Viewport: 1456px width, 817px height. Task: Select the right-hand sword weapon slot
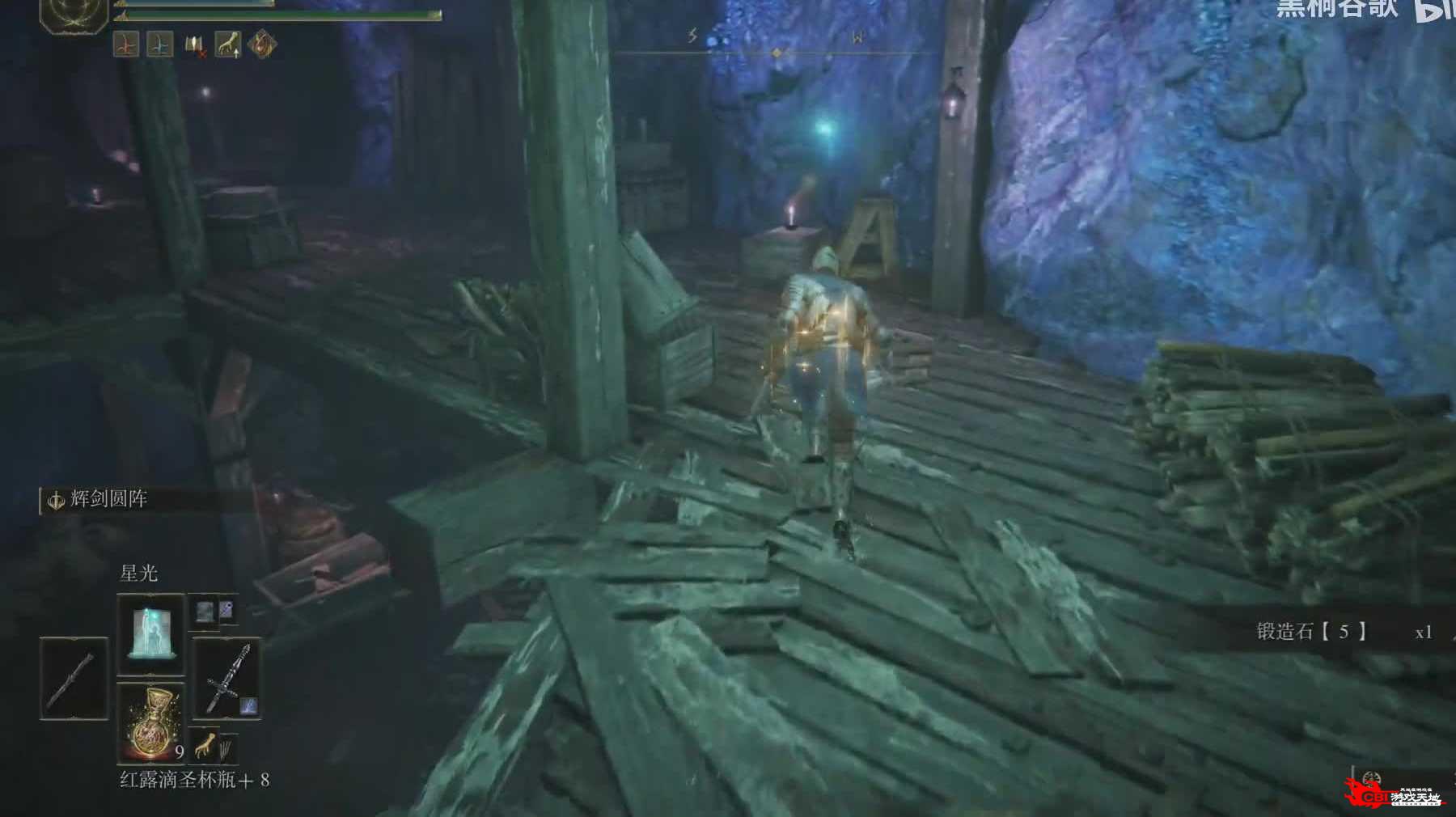[226, 679]
